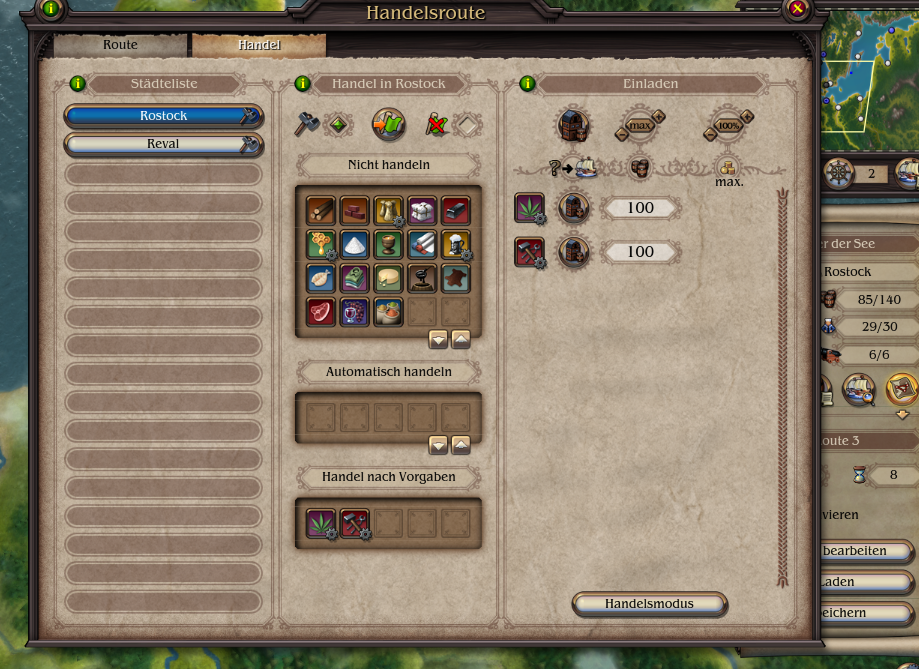919x669 pixels.
Task: Switch to the Route tab
Action: [x=120, y=45]
